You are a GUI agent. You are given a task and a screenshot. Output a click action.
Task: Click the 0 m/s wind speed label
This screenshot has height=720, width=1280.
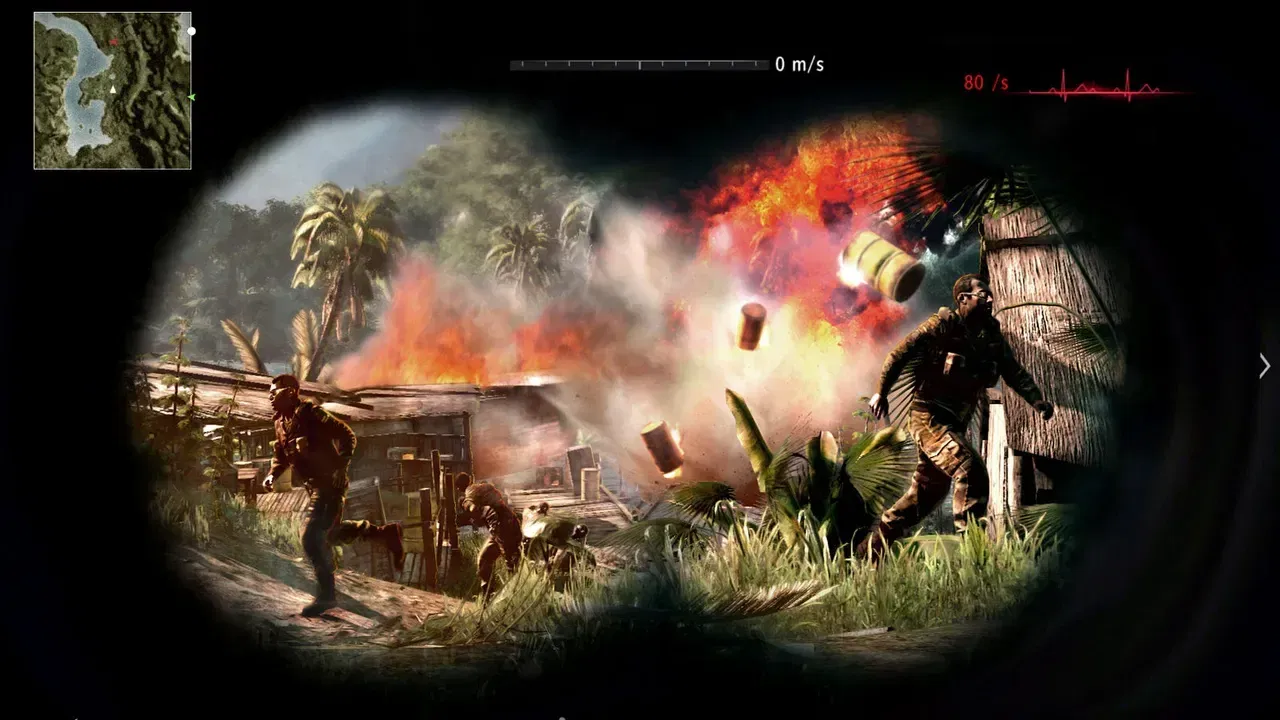[x=802, y=62]
